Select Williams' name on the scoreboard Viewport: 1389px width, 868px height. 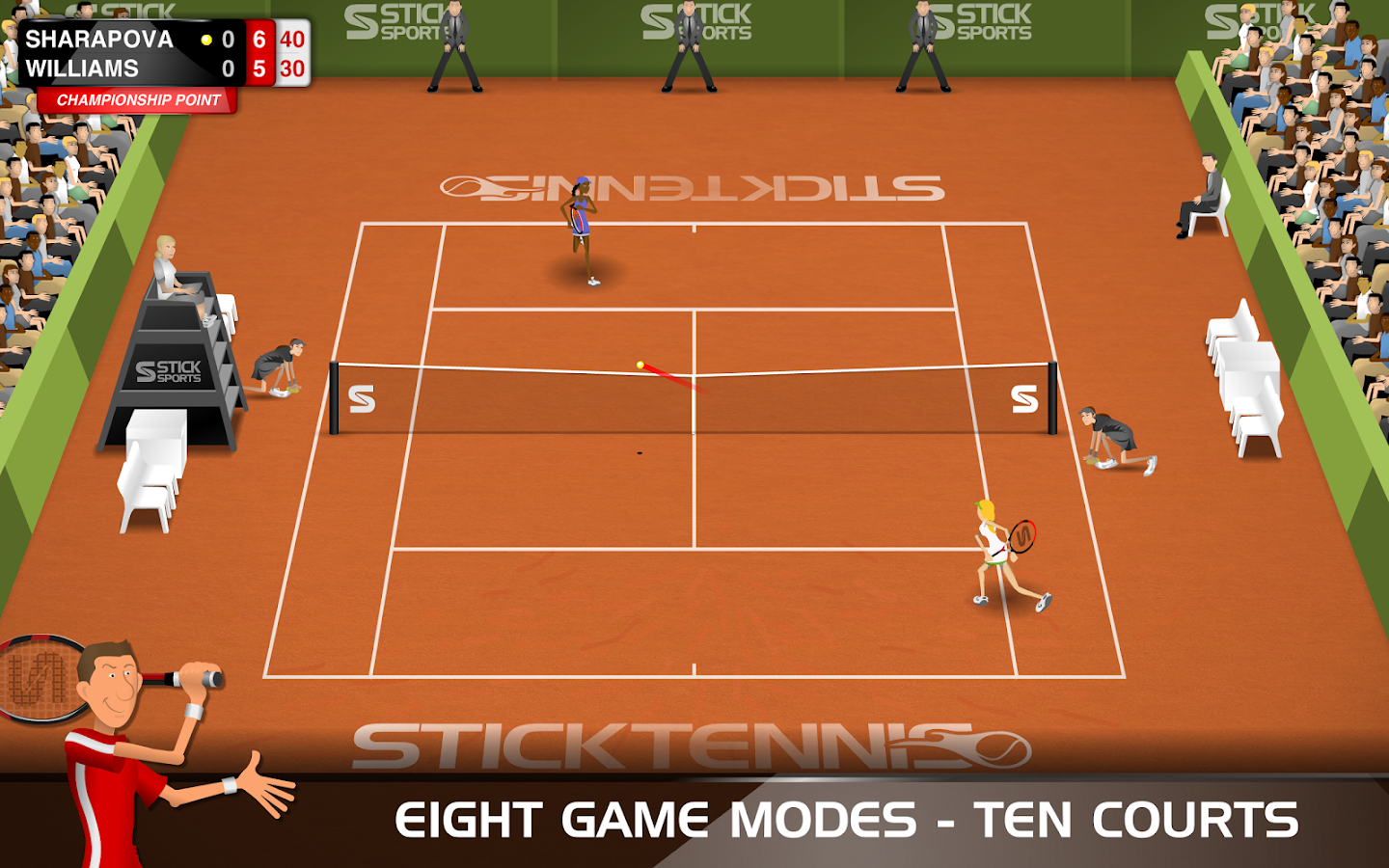85,68
